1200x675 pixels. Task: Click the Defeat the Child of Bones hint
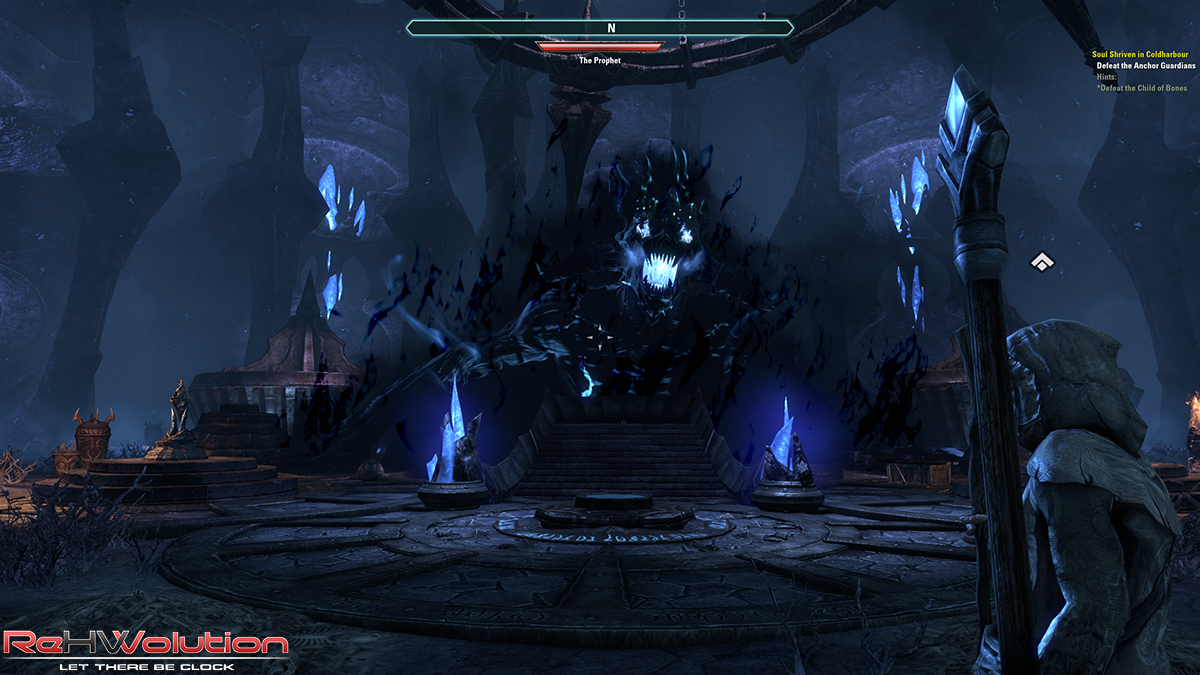(1142, 89)
